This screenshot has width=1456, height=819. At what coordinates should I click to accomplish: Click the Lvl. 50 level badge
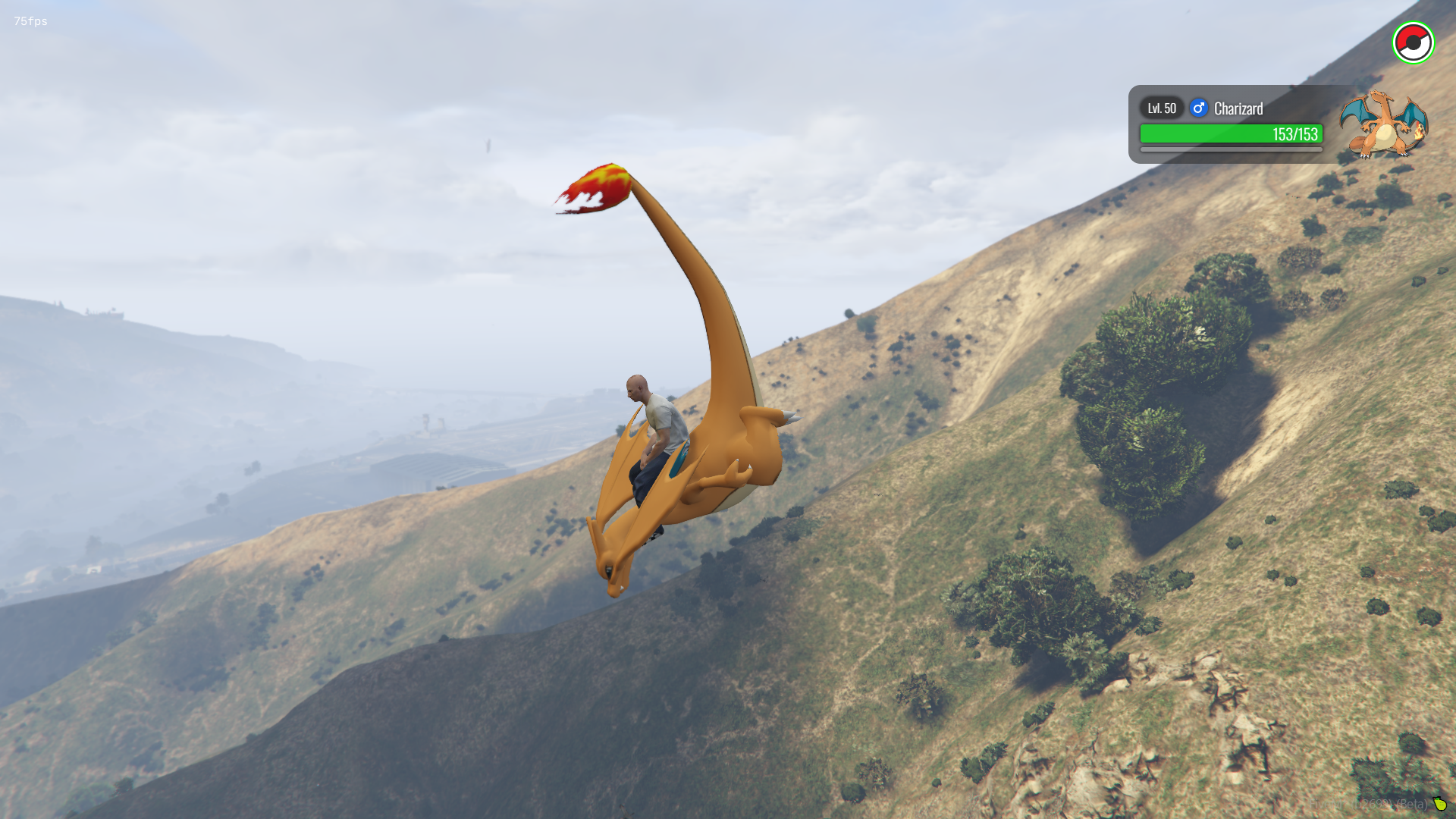pyautogui.click(x=1161, y=108)
